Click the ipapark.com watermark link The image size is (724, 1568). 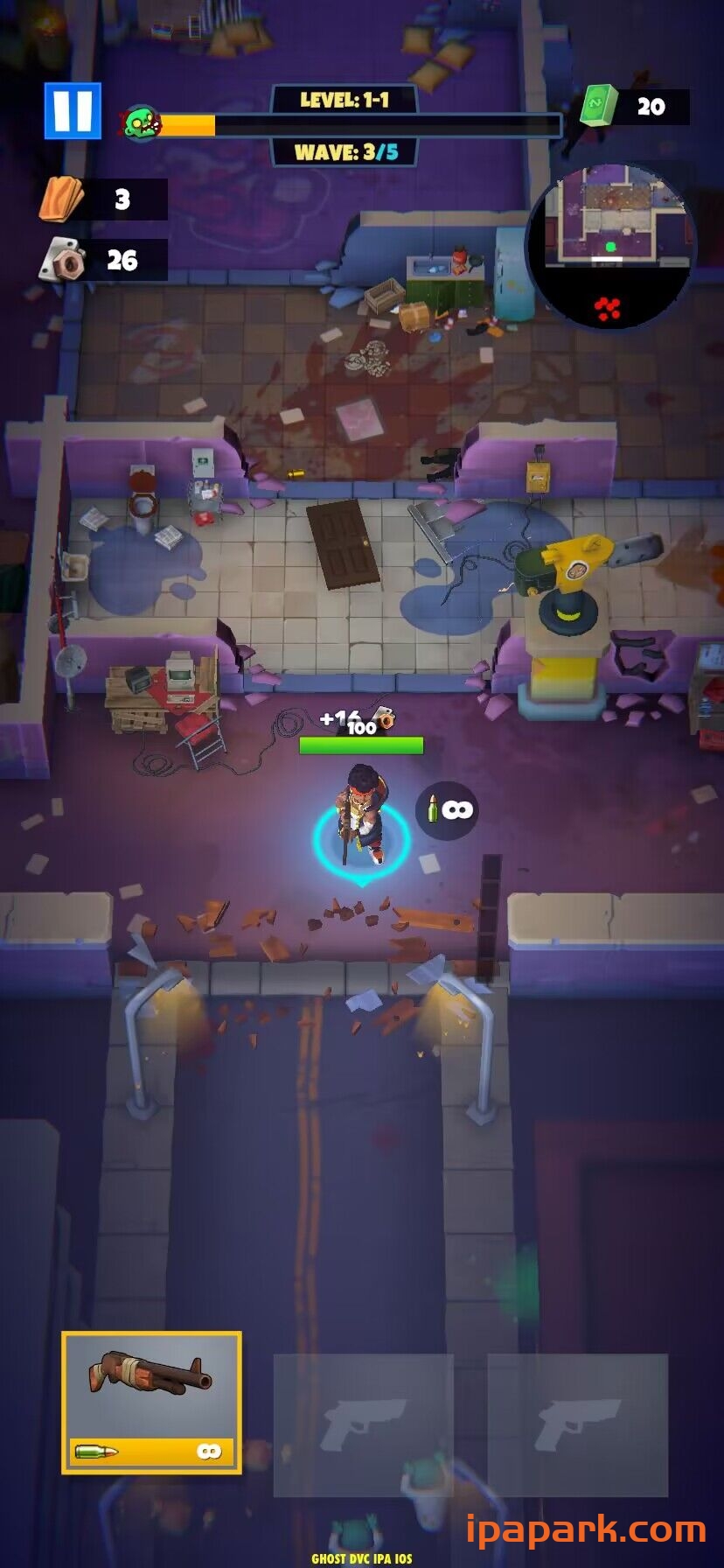585,1529
